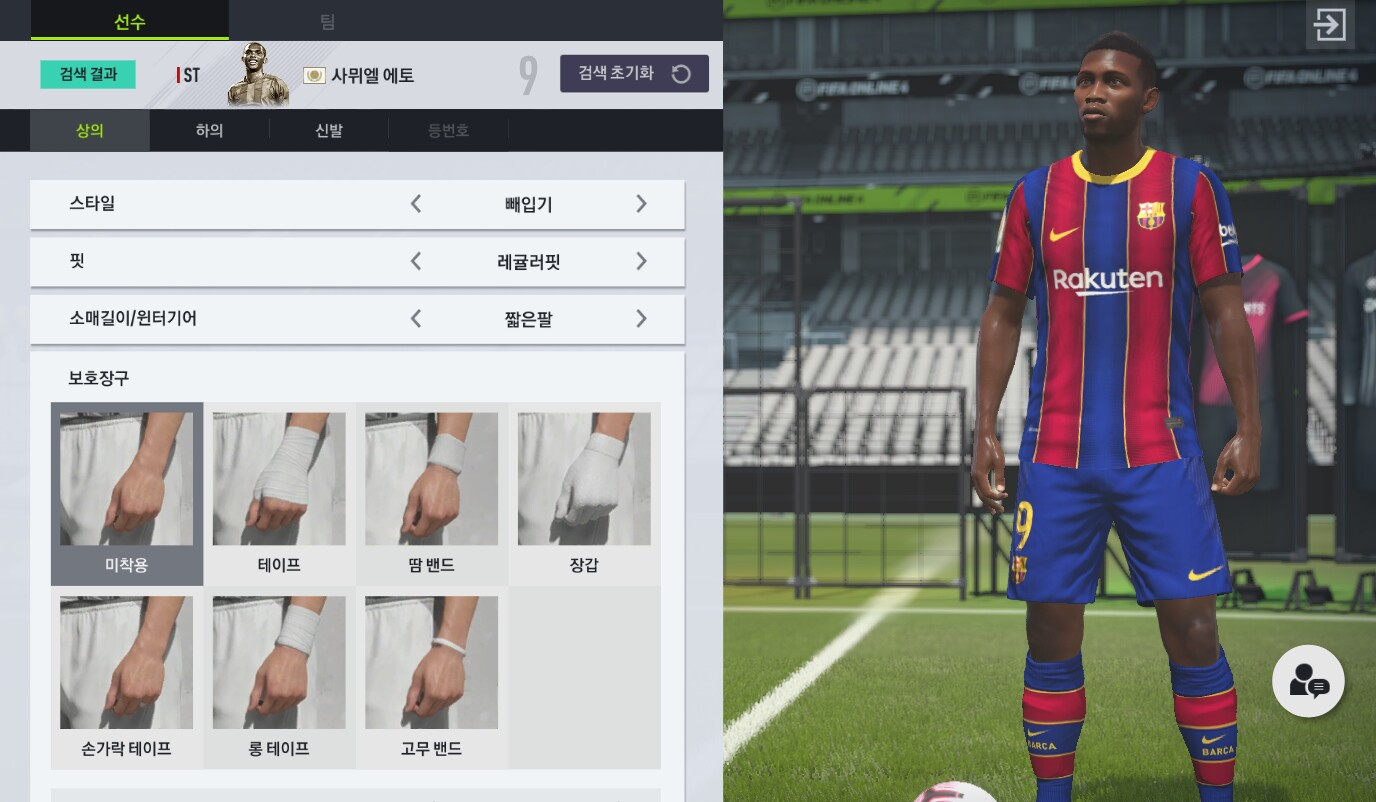Equip the 장갑 gloves option
Screen dimensions: 1376x802
click(x=584, y=493)
